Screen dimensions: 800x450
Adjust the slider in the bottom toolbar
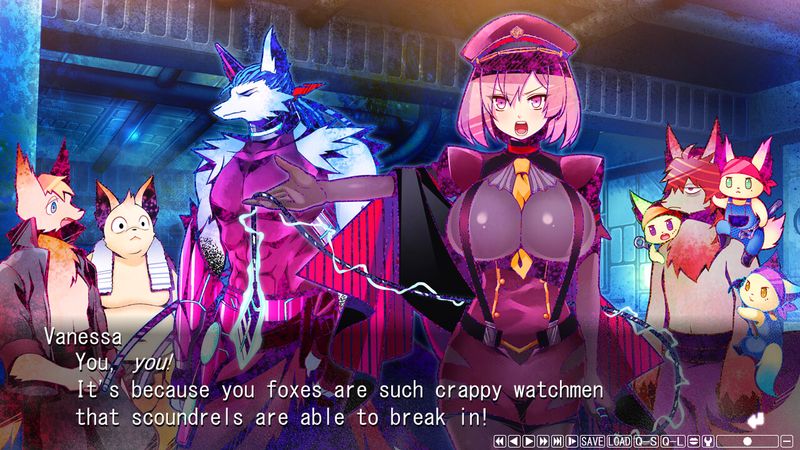point(747,441)
